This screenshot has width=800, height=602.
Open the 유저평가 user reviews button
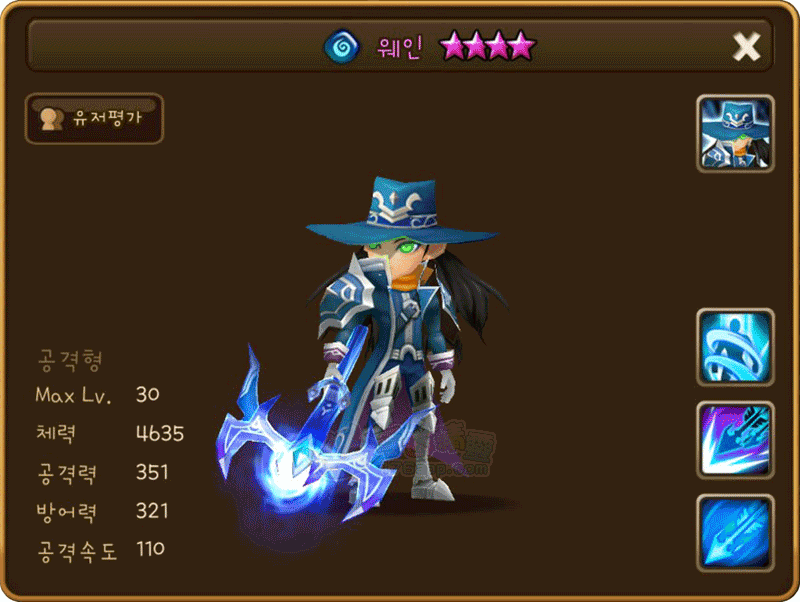[94, 119]
